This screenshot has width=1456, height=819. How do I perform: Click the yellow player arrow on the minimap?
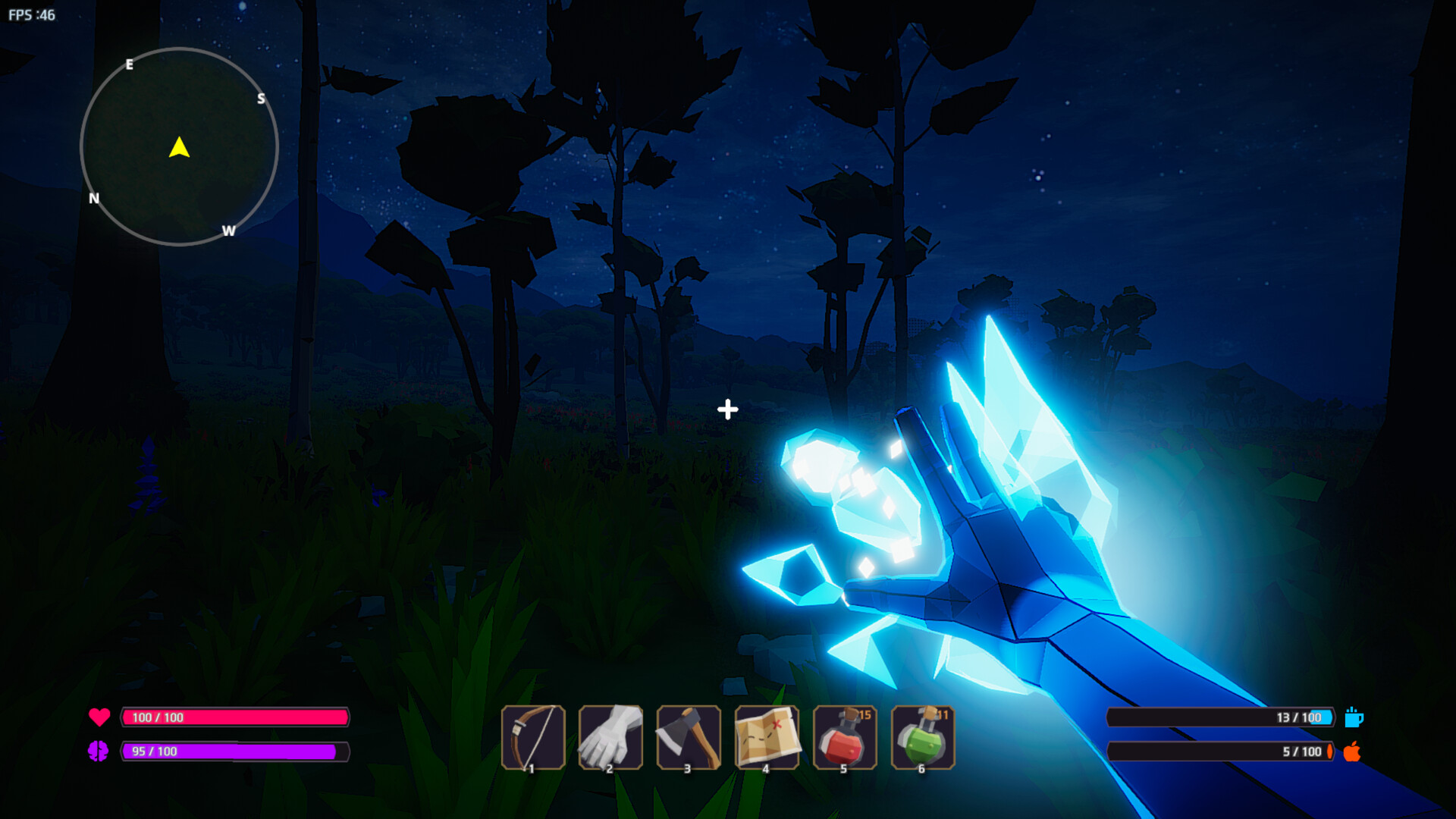point(180,149)
